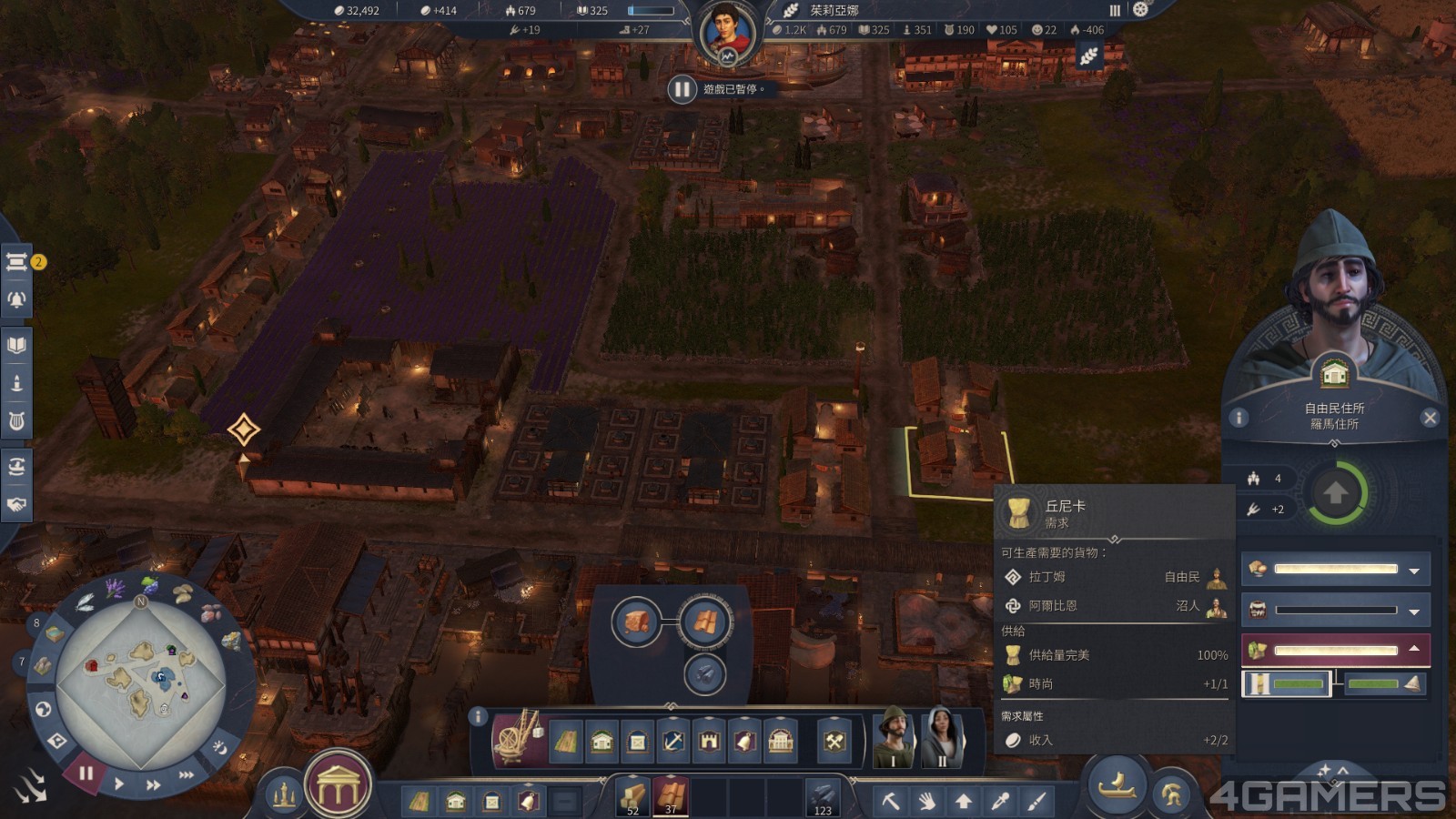Select the tier II citizen portrait
The image size is (1456, 819).
click(942, 737)
